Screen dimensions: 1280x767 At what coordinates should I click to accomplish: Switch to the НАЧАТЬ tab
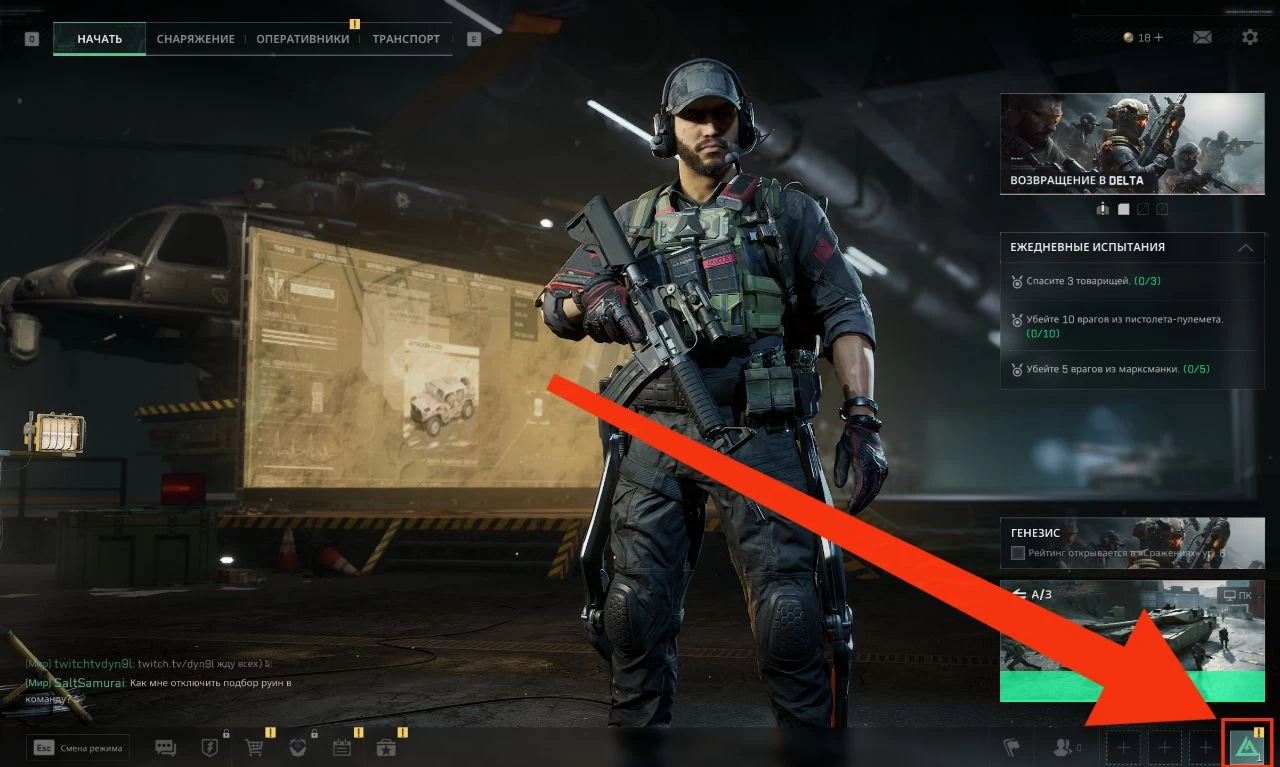point(99,39)
